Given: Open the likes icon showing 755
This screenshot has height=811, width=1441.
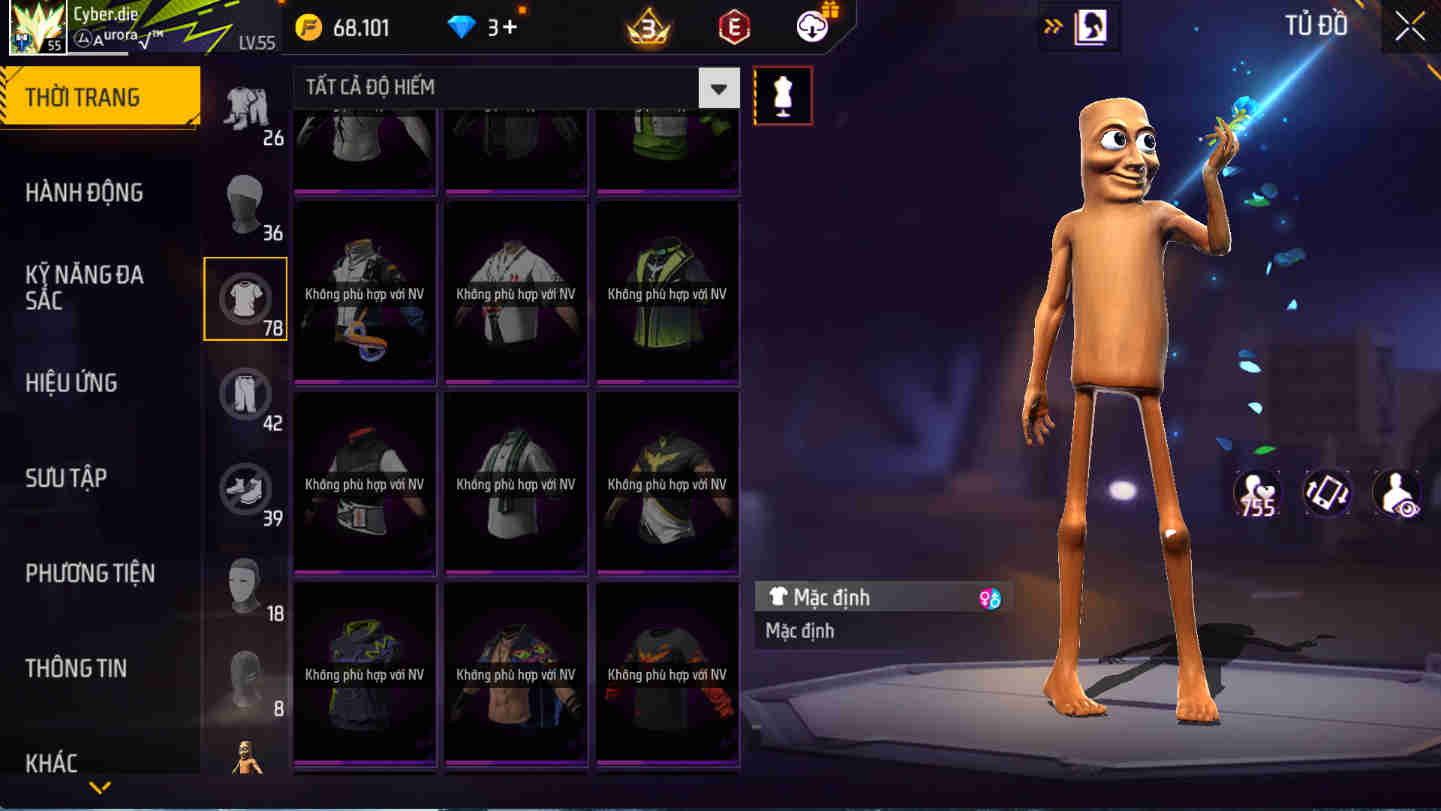Looking at the screenshot, I should click(x=1257, y=493).
